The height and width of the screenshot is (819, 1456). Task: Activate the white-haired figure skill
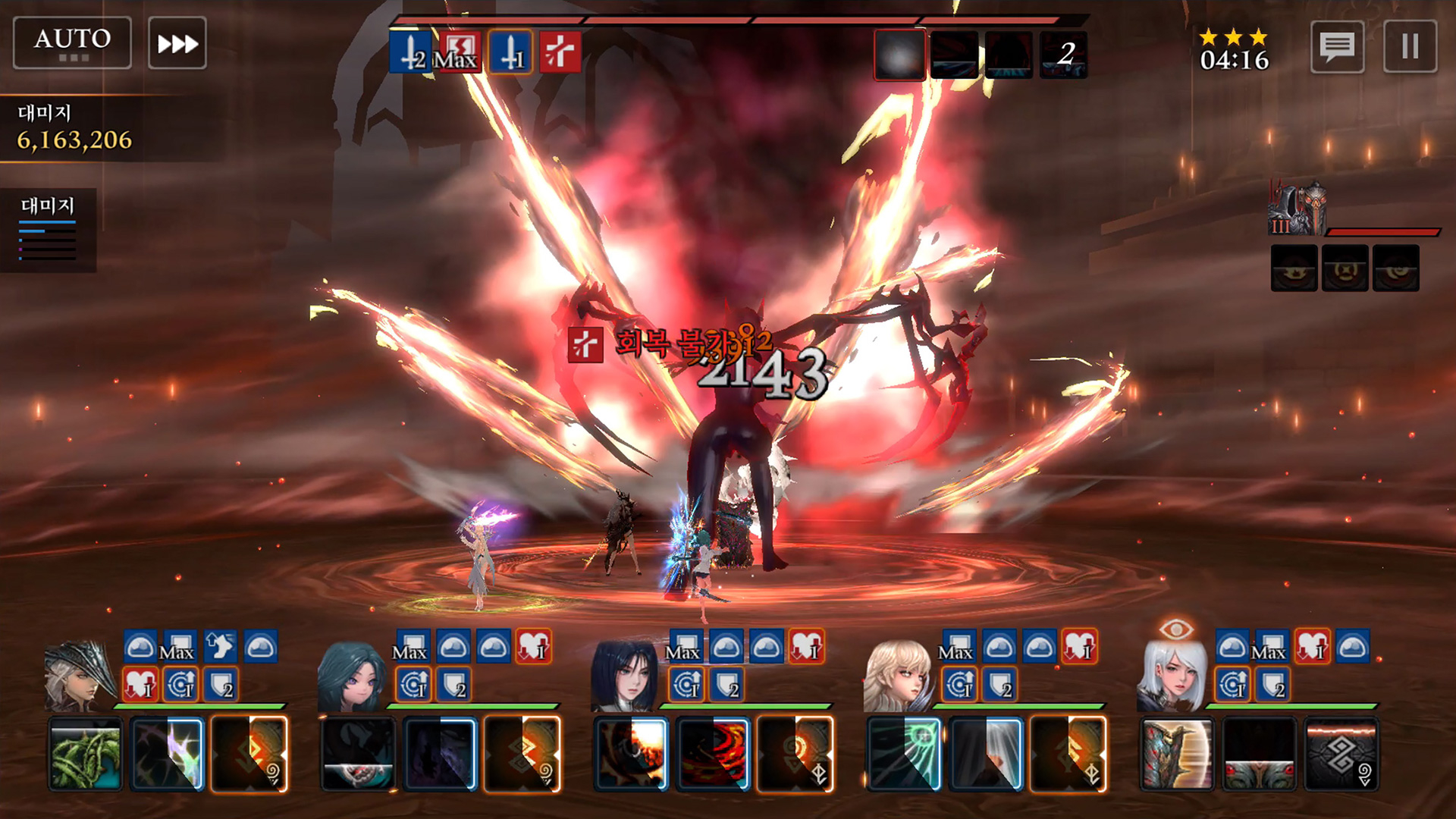click(x=986, y=755)
